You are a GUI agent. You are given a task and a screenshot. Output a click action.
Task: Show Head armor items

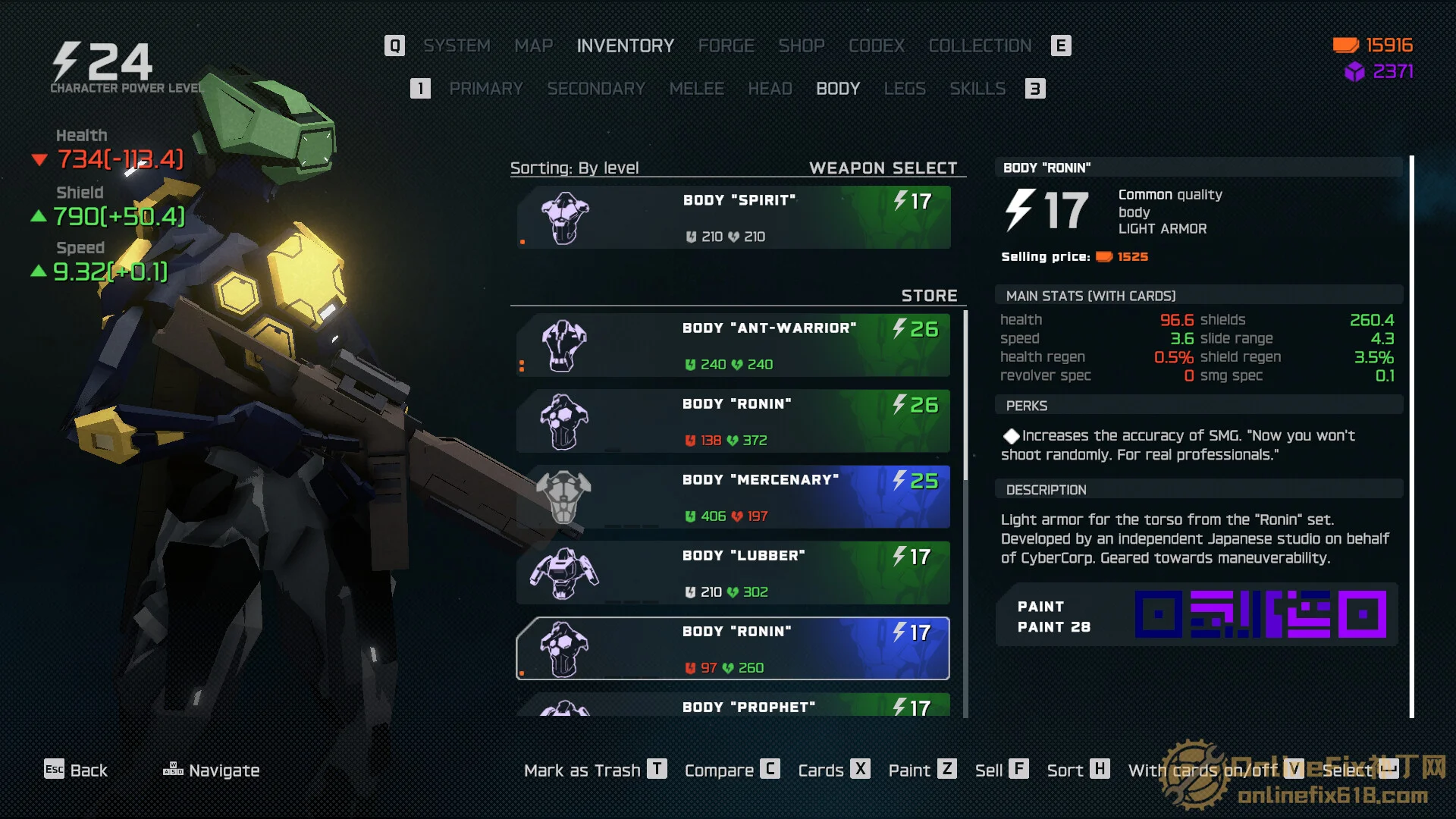[770, 89]
